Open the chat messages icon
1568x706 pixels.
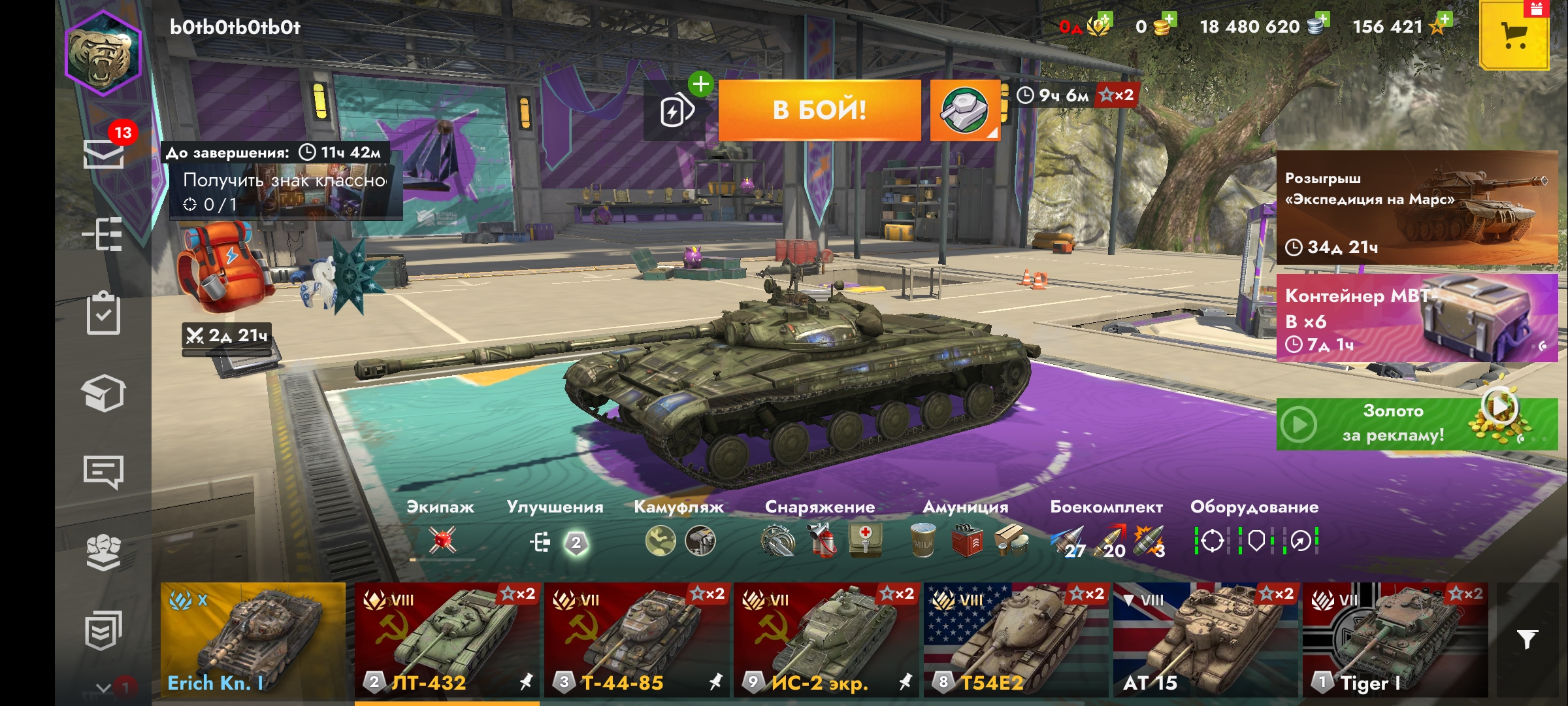point(103,471)
